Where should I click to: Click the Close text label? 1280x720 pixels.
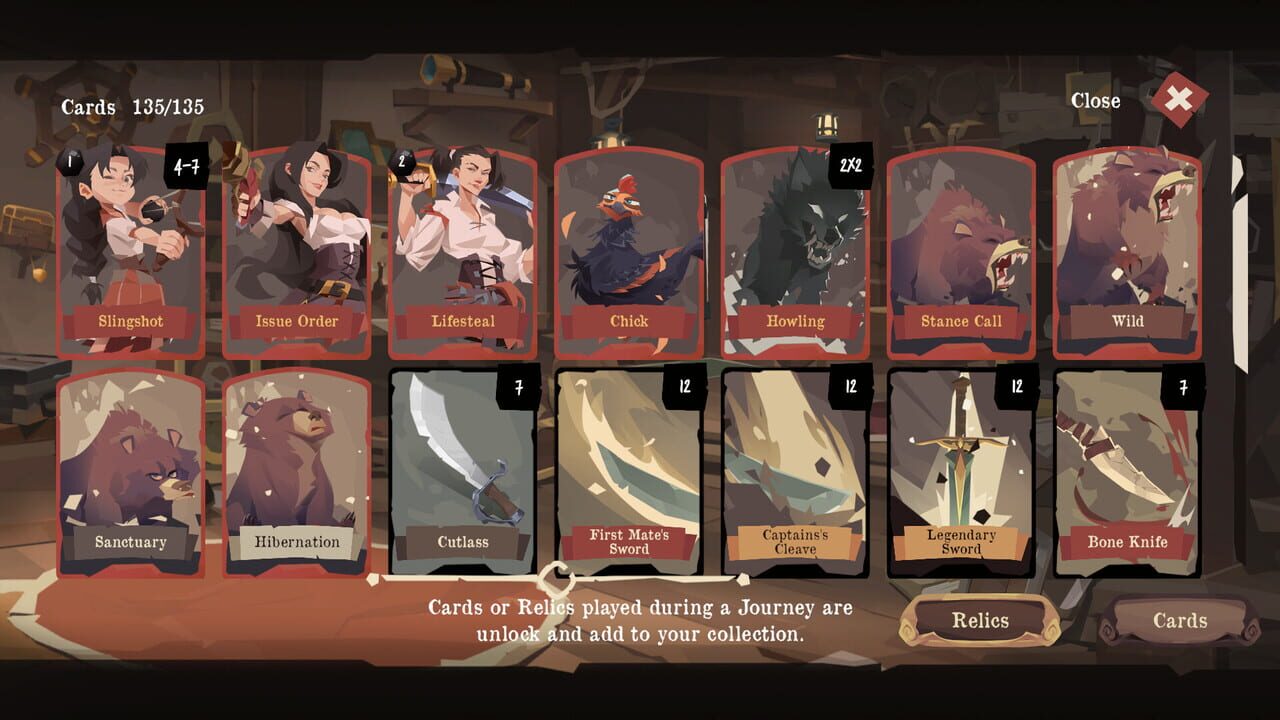coord(1097,101)
